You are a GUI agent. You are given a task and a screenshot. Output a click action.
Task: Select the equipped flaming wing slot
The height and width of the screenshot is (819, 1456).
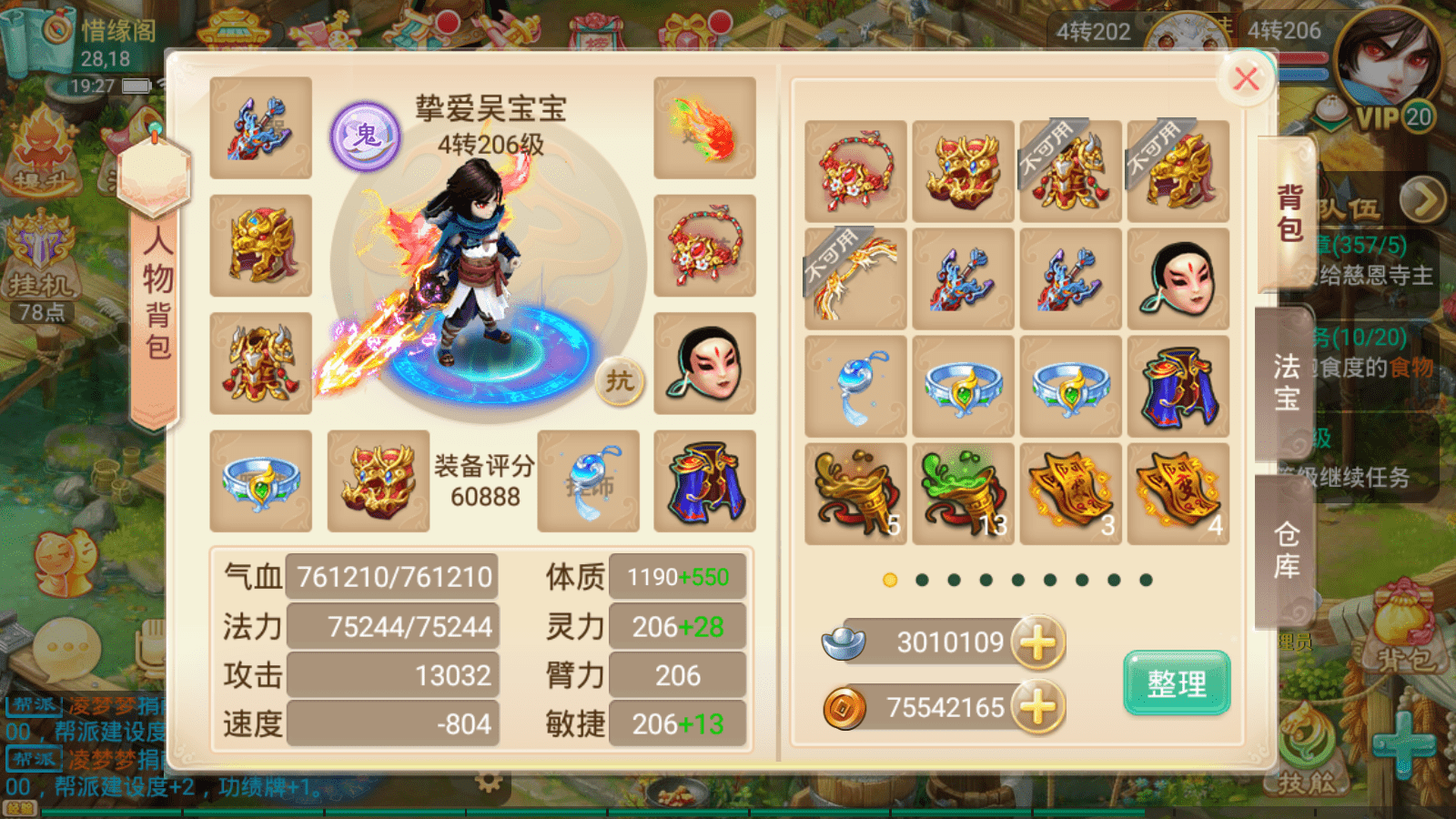point(704,127)
